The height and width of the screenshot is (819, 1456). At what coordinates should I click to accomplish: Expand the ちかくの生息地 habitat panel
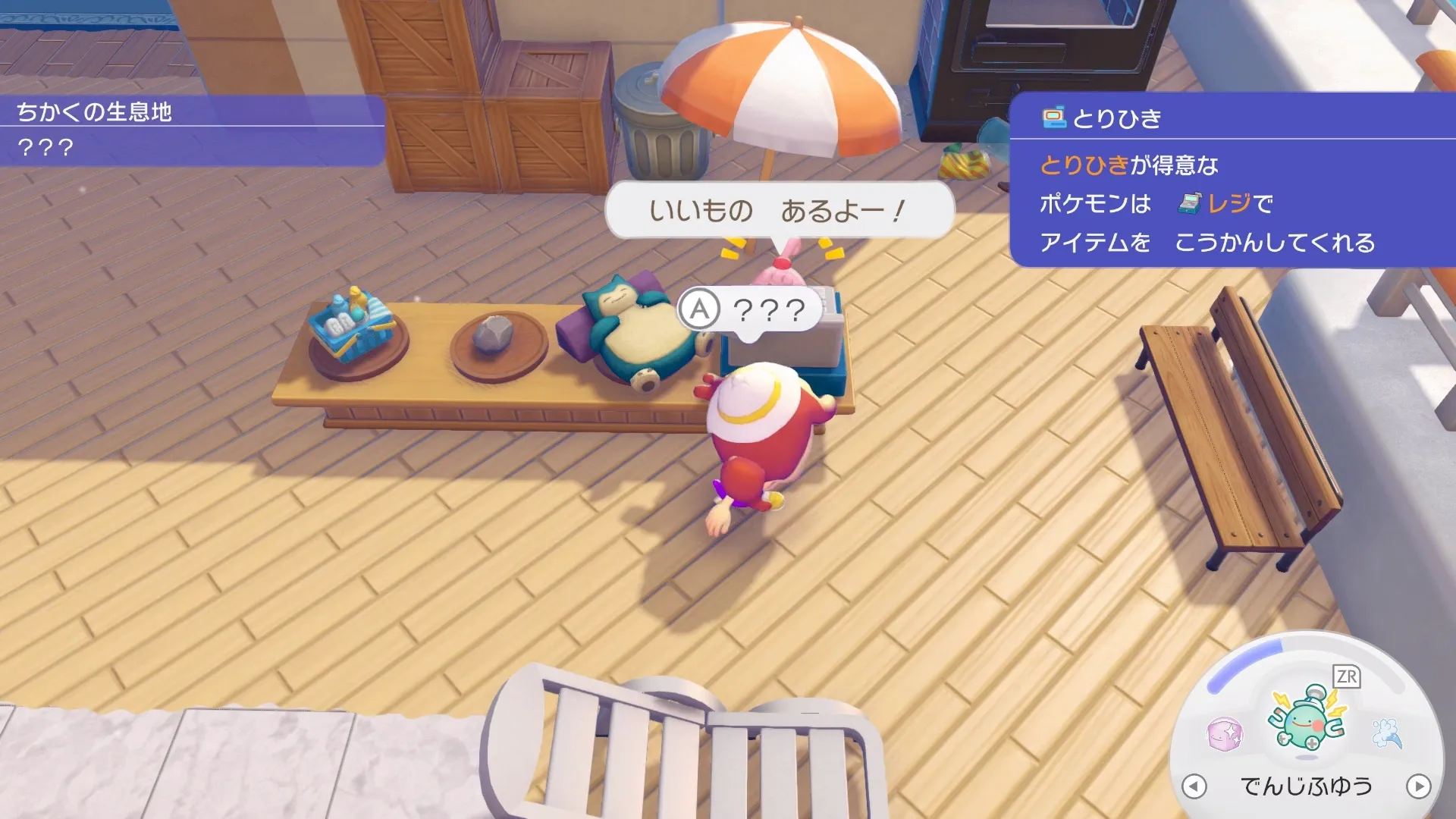click(x=96, y=111)
